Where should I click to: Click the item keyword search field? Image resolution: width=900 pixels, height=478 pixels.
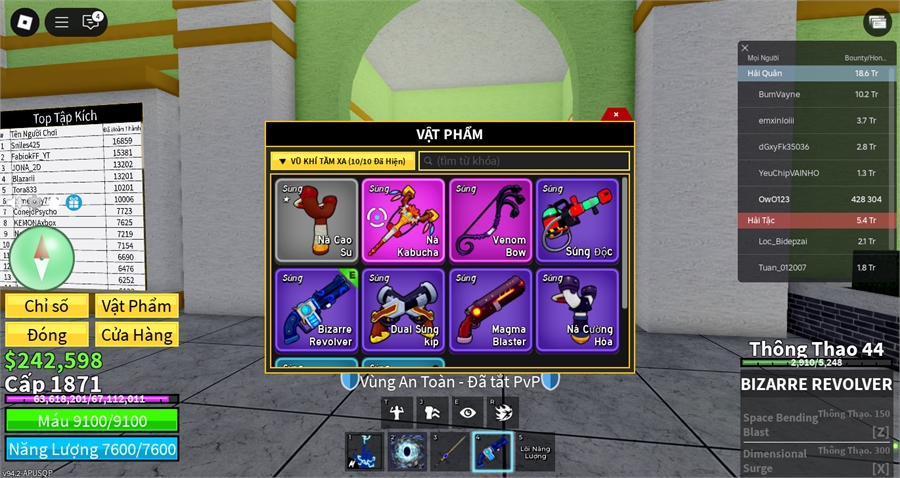(524, 161)
